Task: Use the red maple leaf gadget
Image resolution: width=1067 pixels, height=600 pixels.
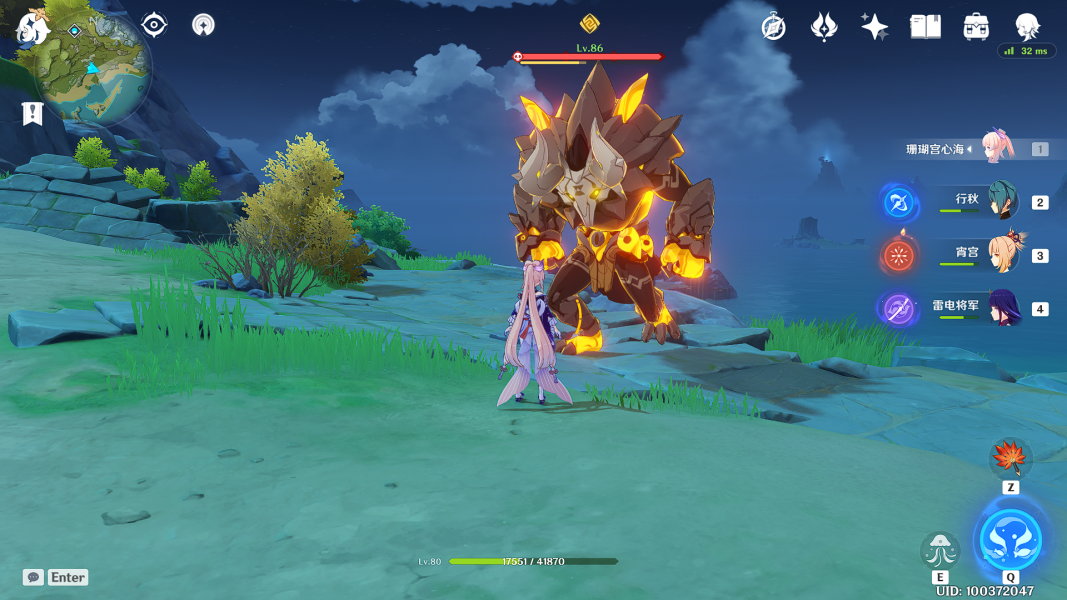Action: (1010, 460)
